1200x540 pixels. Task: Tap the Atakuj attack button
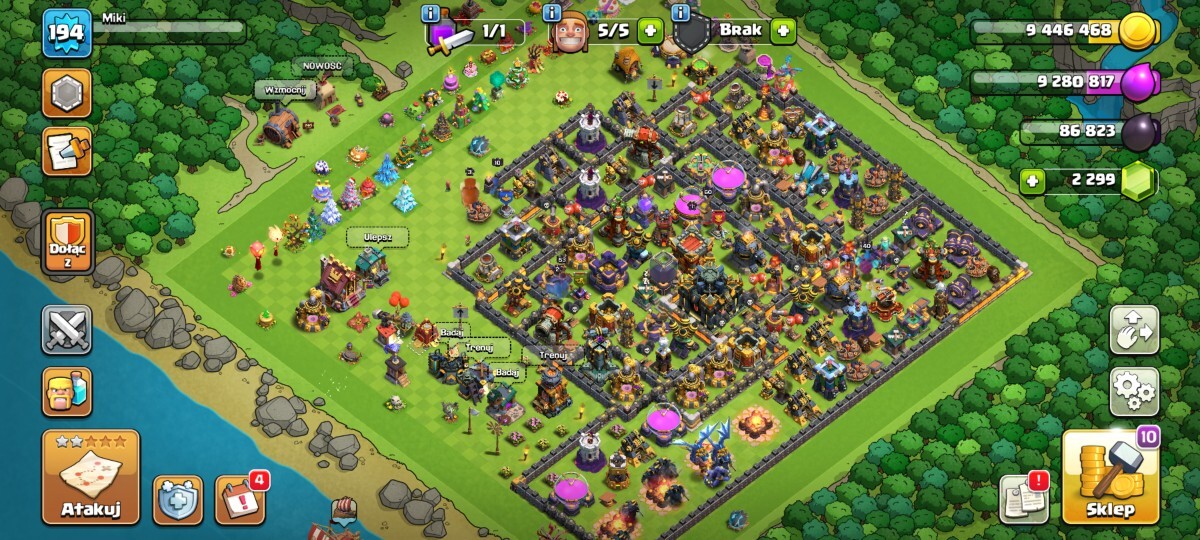point(91,477)
